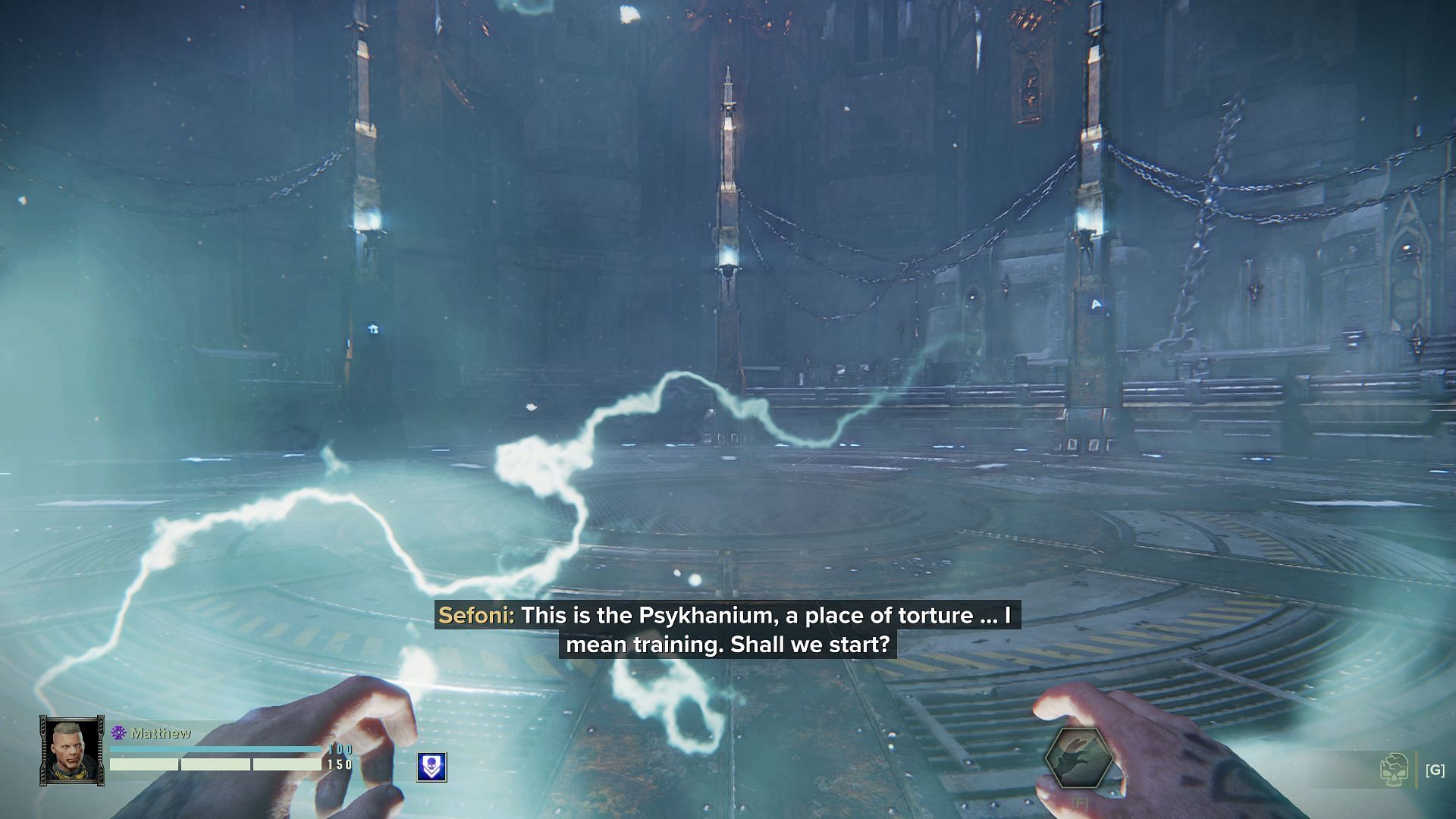Click the green skull grenade icon

pyautogui.click(x=1395, y=770)
